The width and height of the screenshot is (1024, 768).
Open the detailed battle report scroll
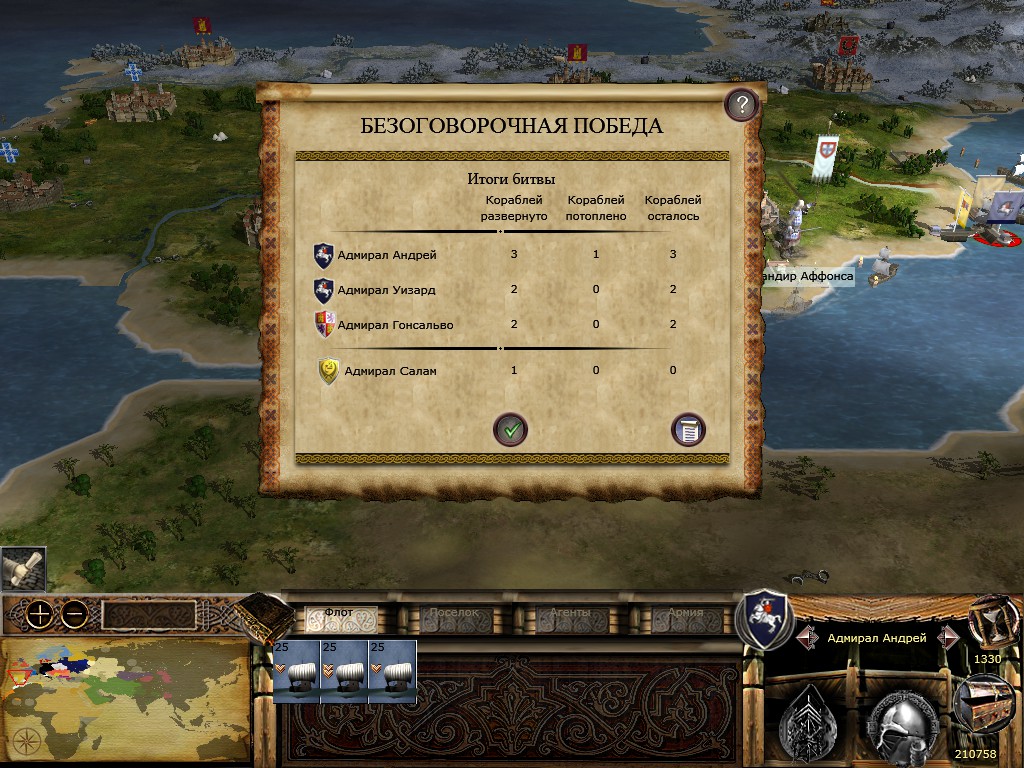click(x=688, y=430)
